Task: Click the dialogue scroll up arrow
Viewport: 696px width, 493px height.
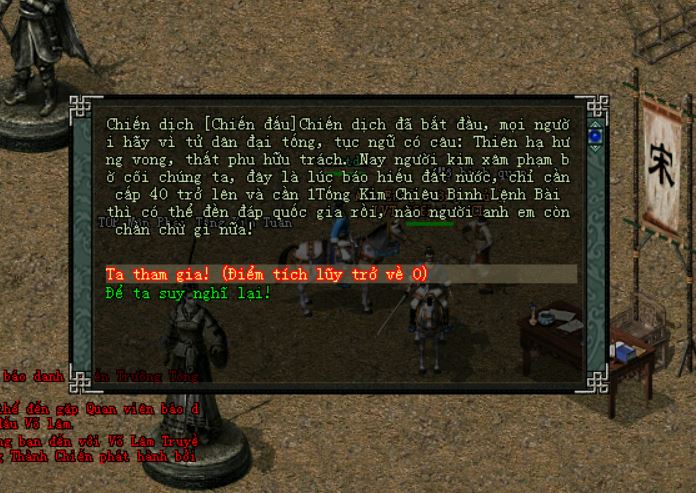Action: pos(595,122)
